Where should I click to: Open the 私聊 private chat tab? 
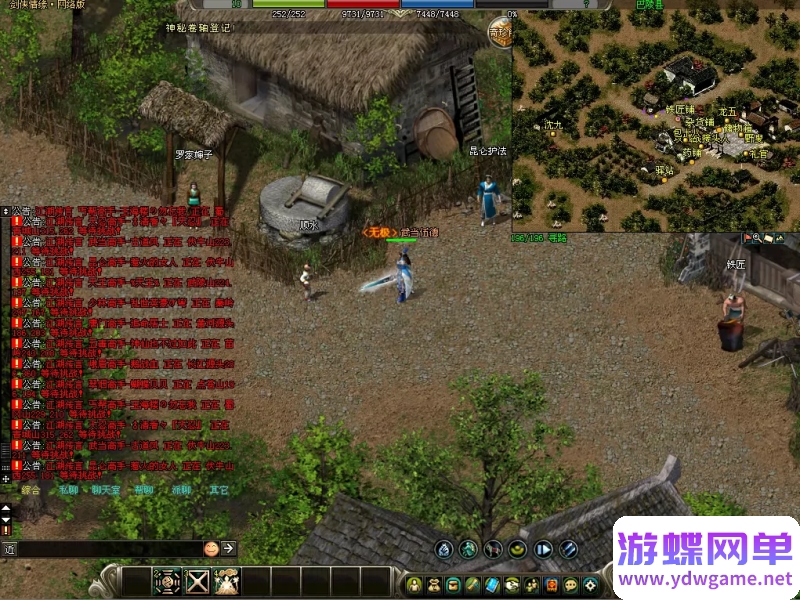pos(69,491)
